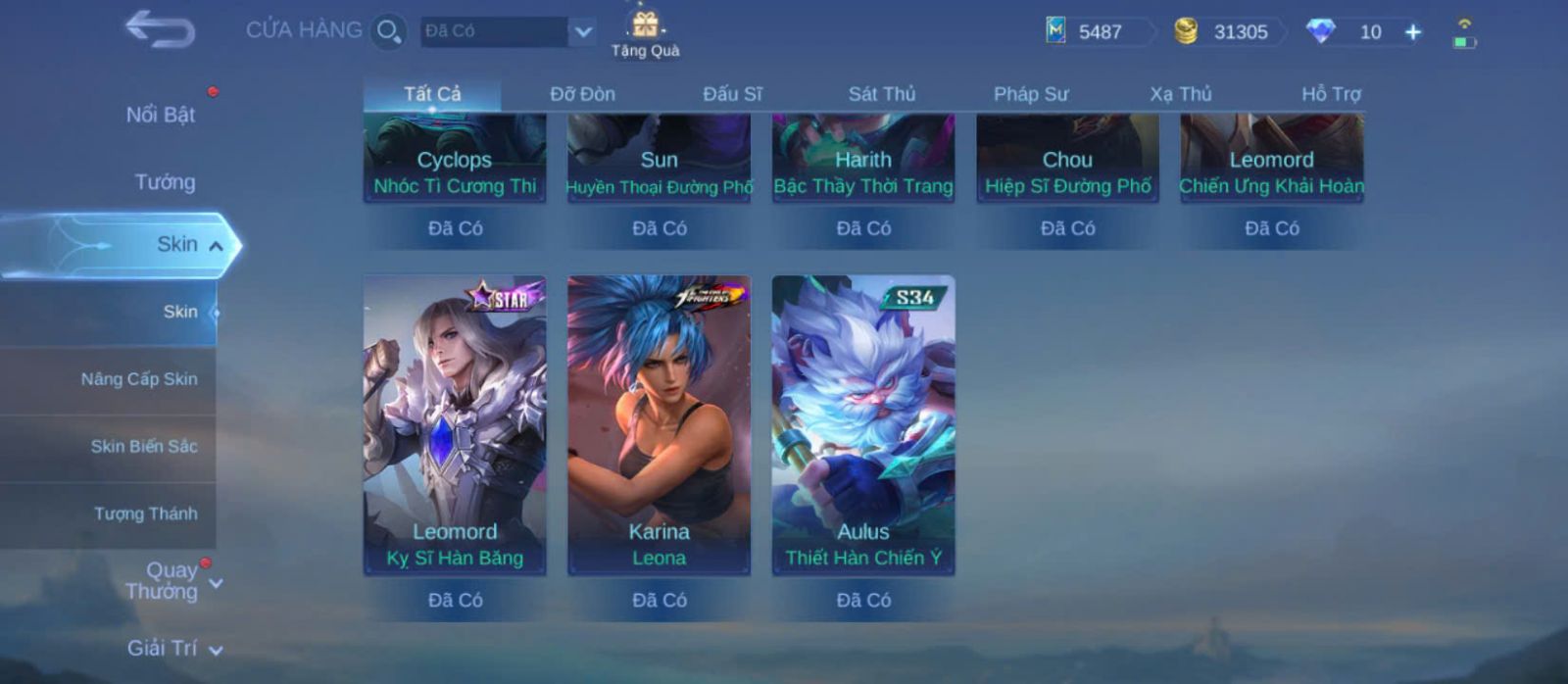
Task: Open the Tặng Quà gift button
Action: coord(645,33)
